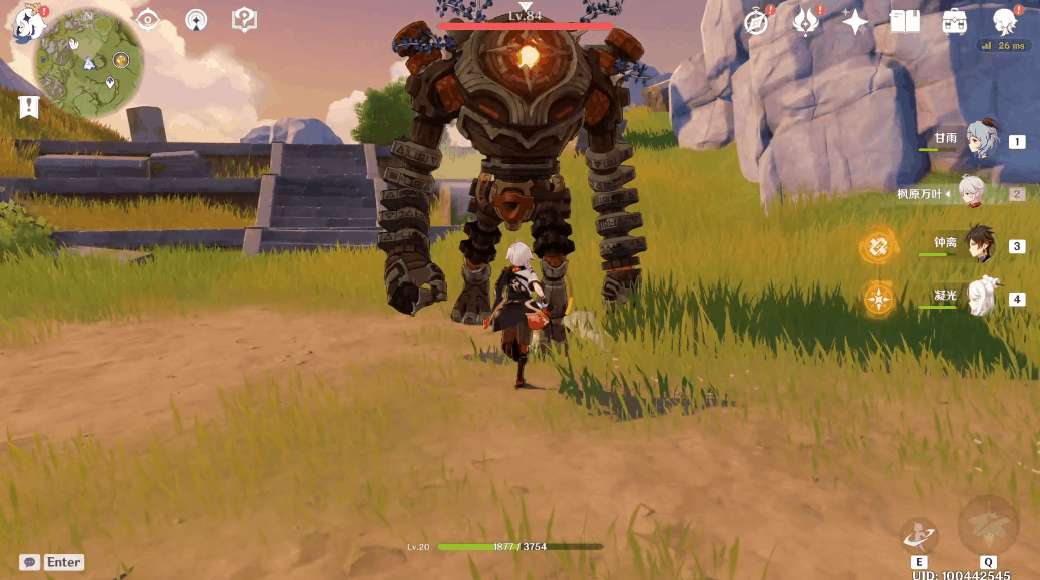1040x580 pixels.
Task: Open the Events compass icon
Action: (x=757, y=22)
